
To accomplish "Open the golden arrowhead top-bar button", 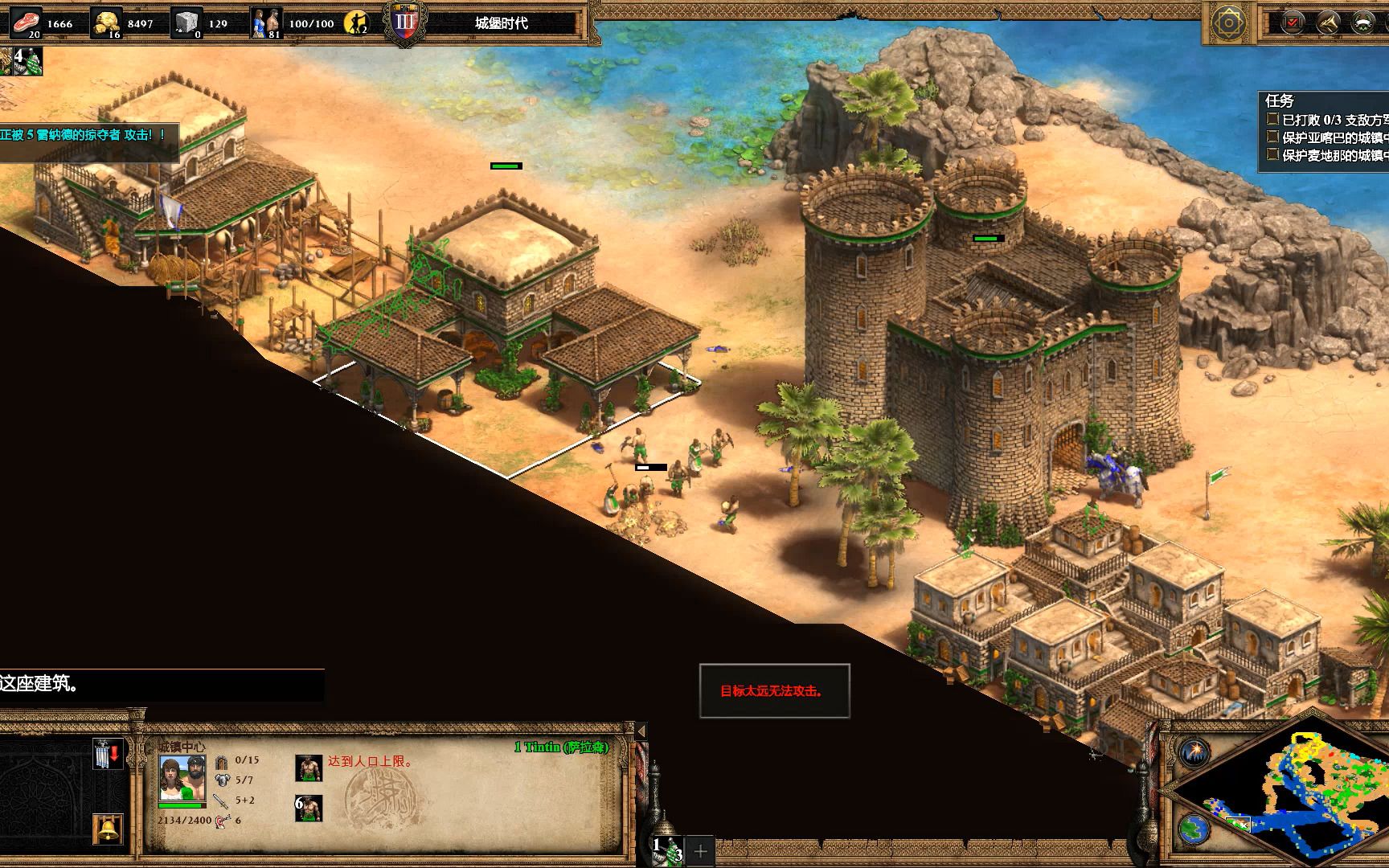I will click(x=1327, y=23).
